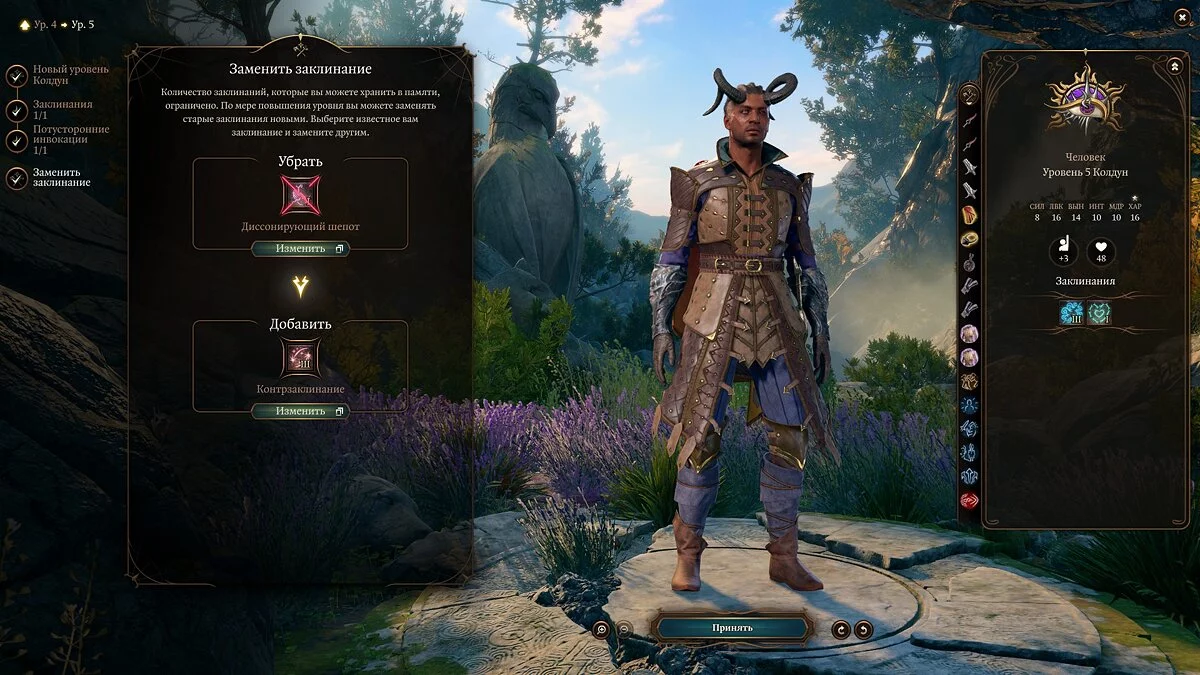
Task: Open the Новый уровень Колдун step
Action: (17, 76)
